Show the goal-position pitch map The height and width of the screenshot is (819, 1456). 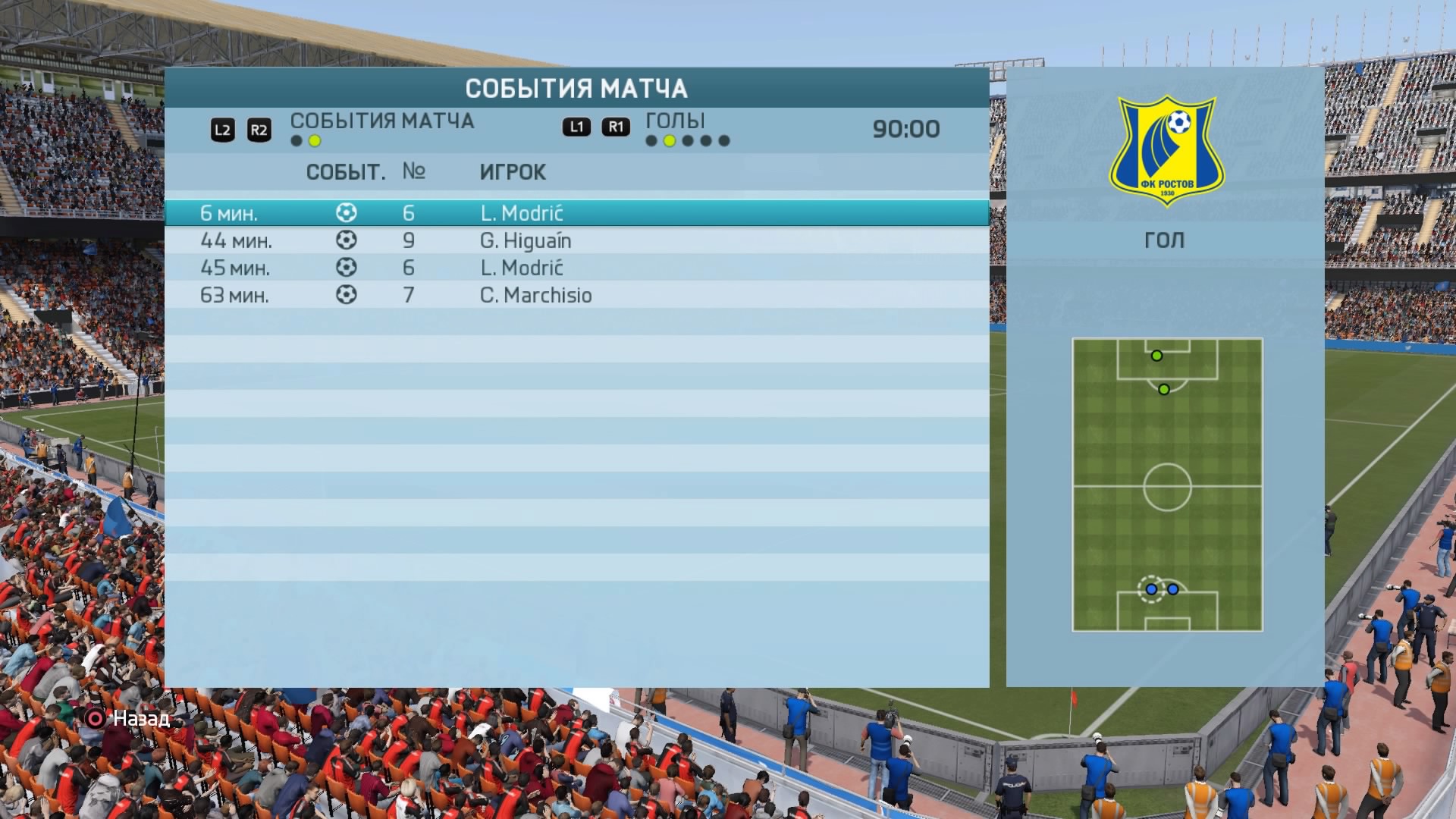[x=1167, y=485]
